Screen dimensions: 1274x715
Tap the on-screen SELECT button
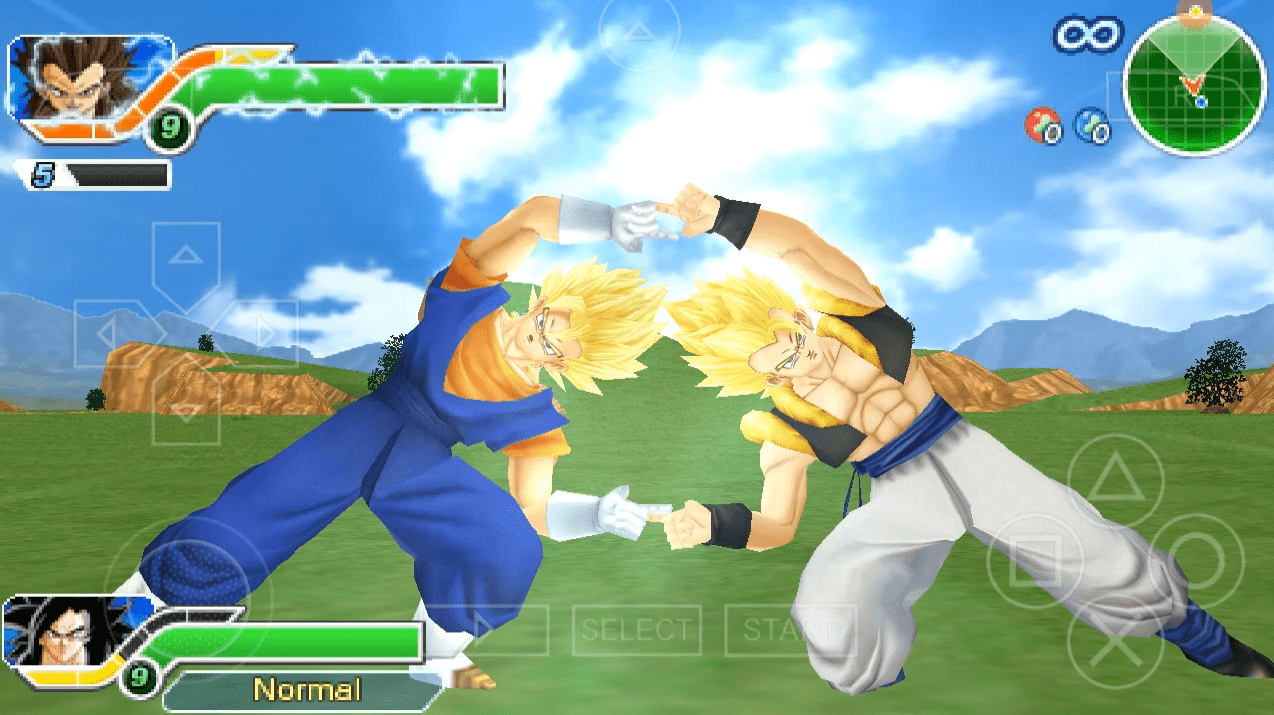point(636,630)
